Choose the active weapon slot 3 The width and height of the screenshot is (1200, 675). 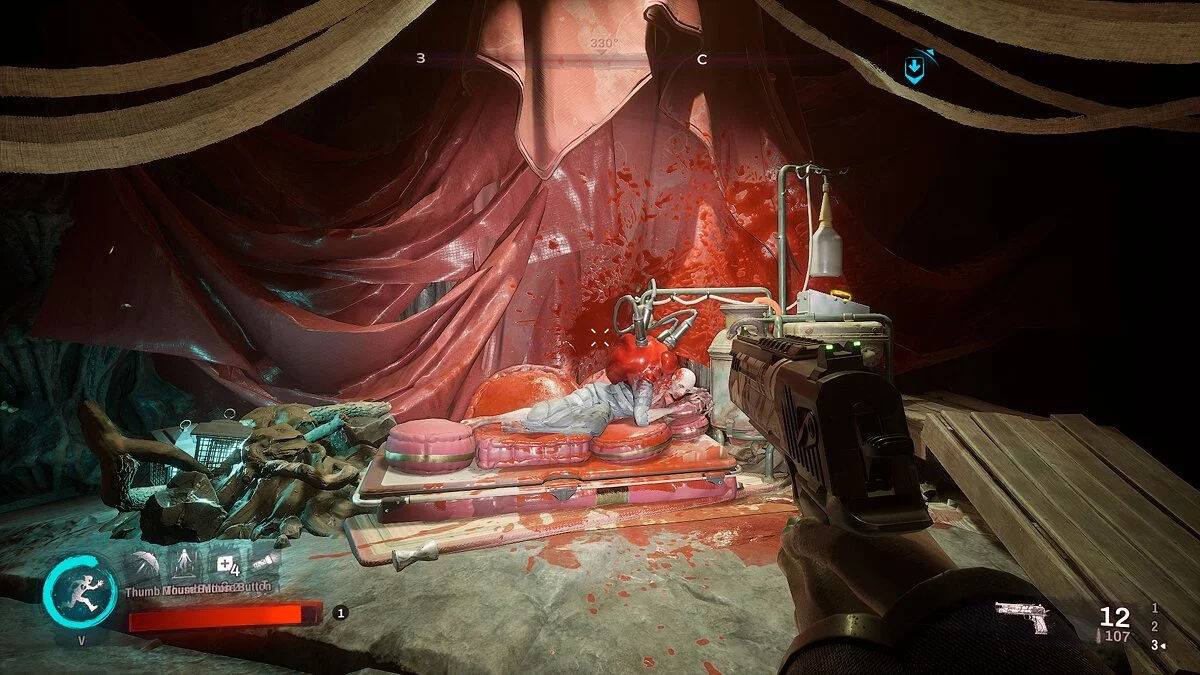(x=1155, y=645)
